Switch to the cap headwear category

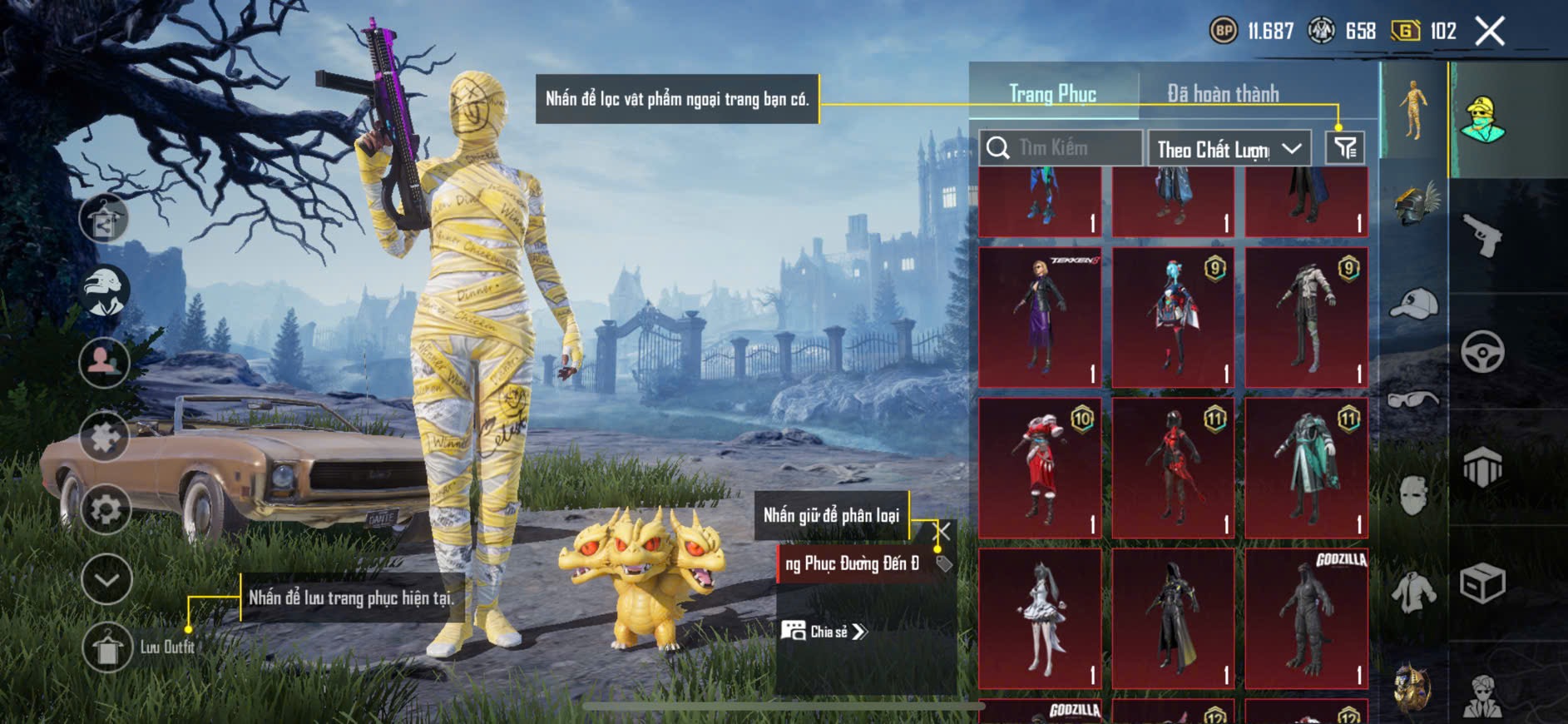[x=1413, y=304]
